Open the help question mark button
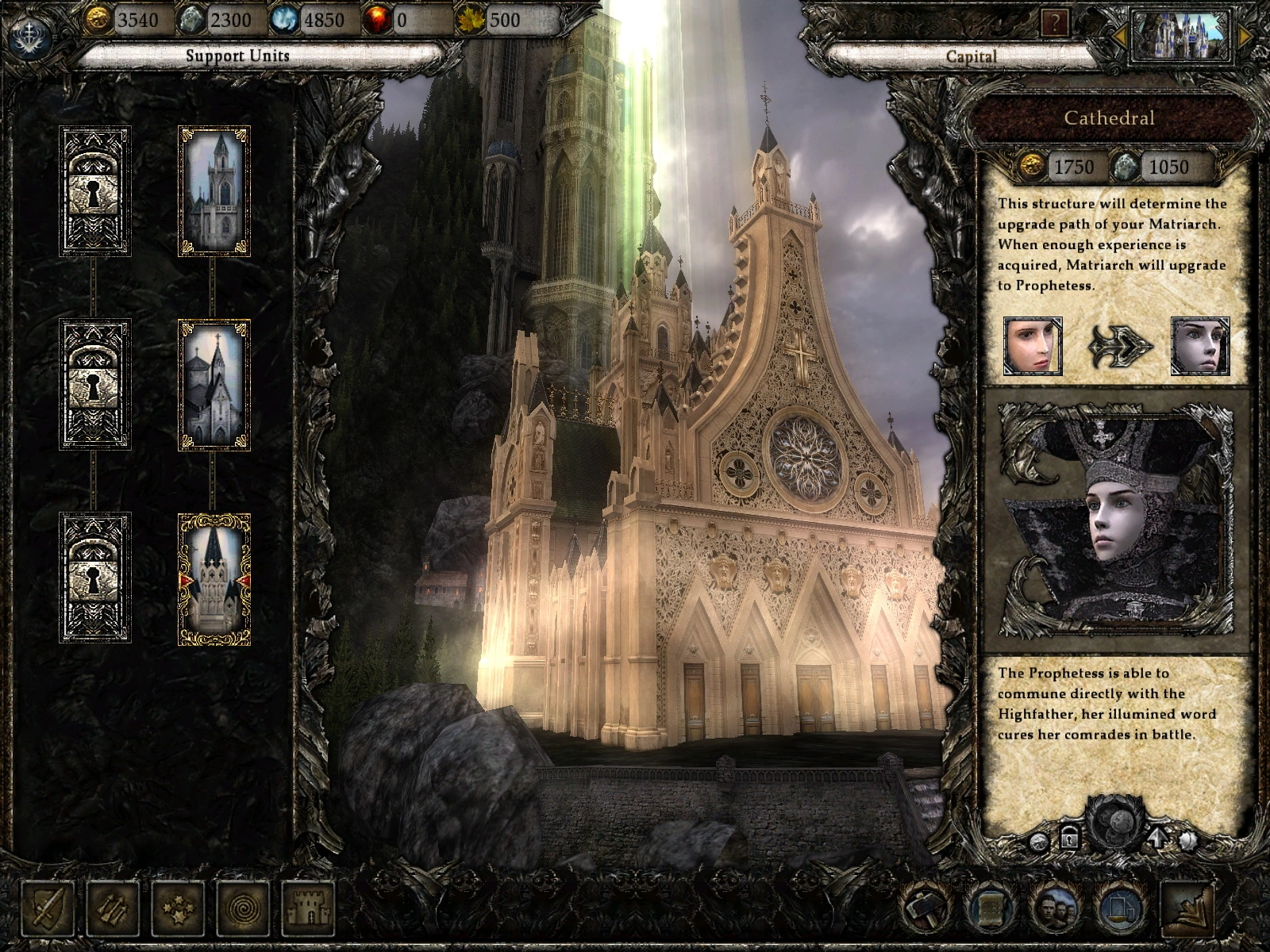 (1055, 24)
